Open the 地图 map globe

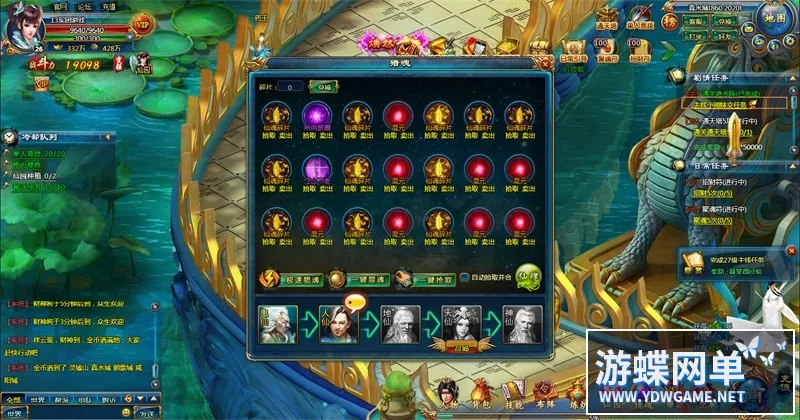point(773,18)
